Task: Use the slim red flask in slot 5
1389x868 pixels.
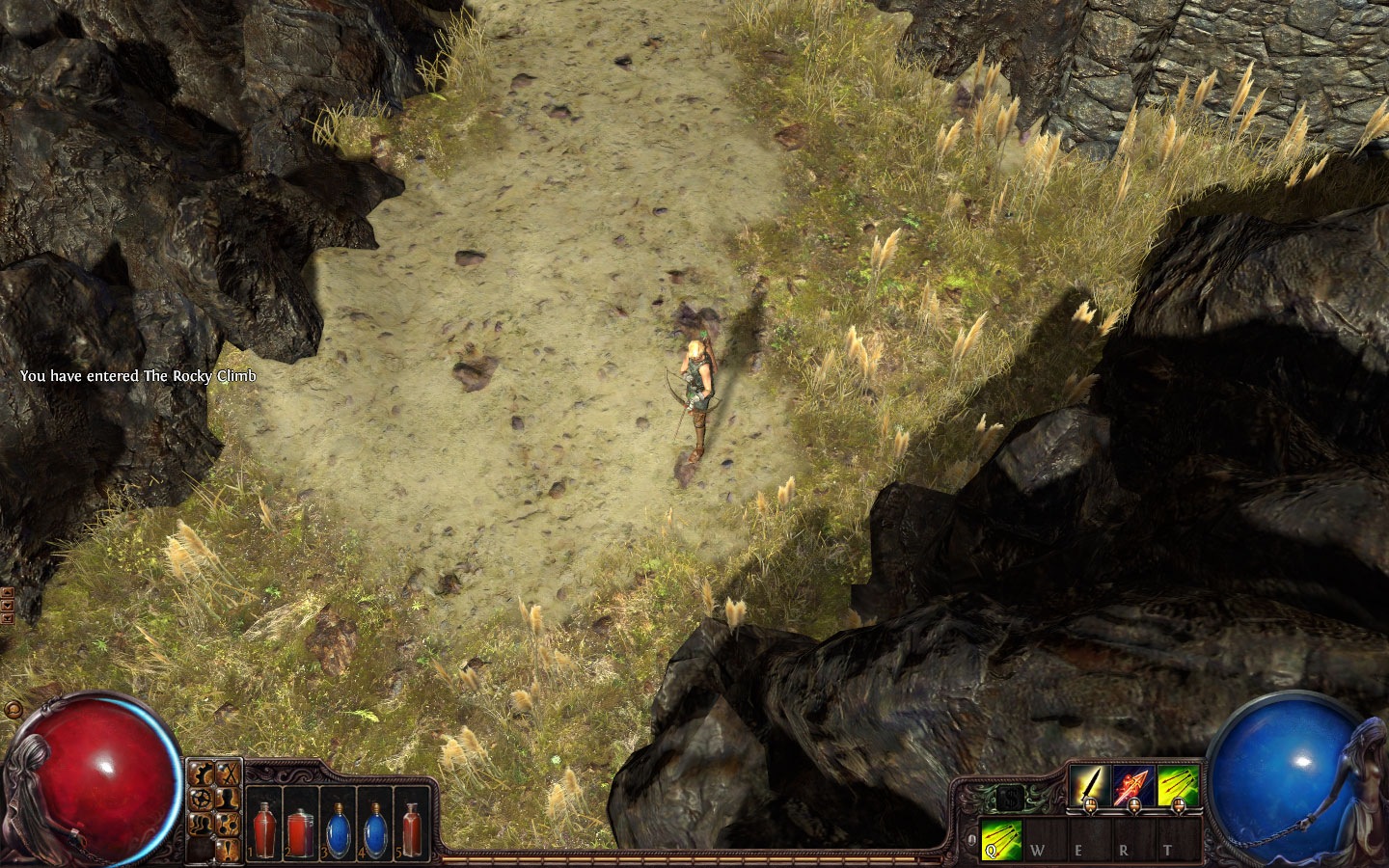Action: [x=412, y=831]
